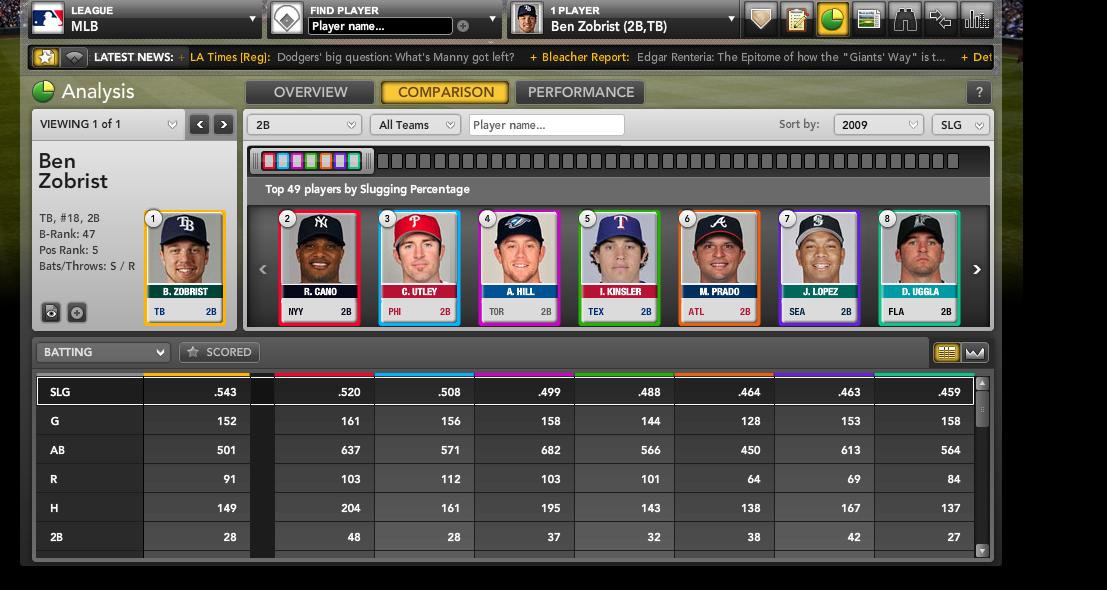Click the Find Player name field
The image size is (1107, 592).
(x=380, y=26)
